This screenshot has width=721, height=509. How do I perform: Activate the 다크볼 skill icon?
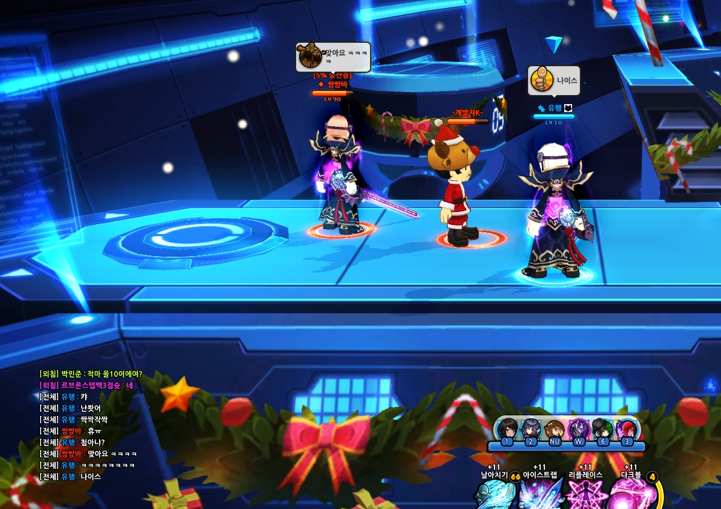(632, 494)
